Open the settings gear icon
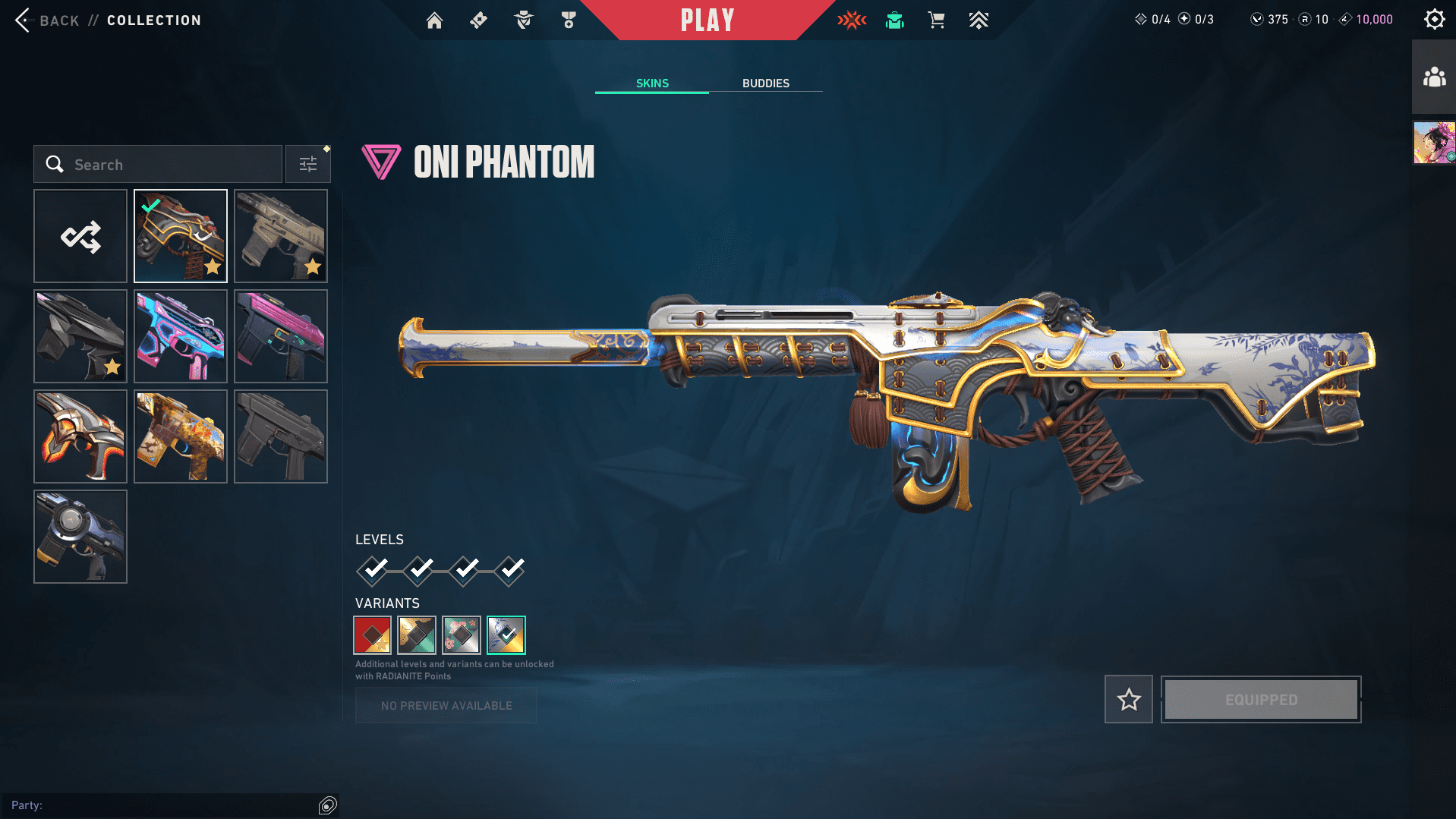1456x819 pixels. point(1434,20)
